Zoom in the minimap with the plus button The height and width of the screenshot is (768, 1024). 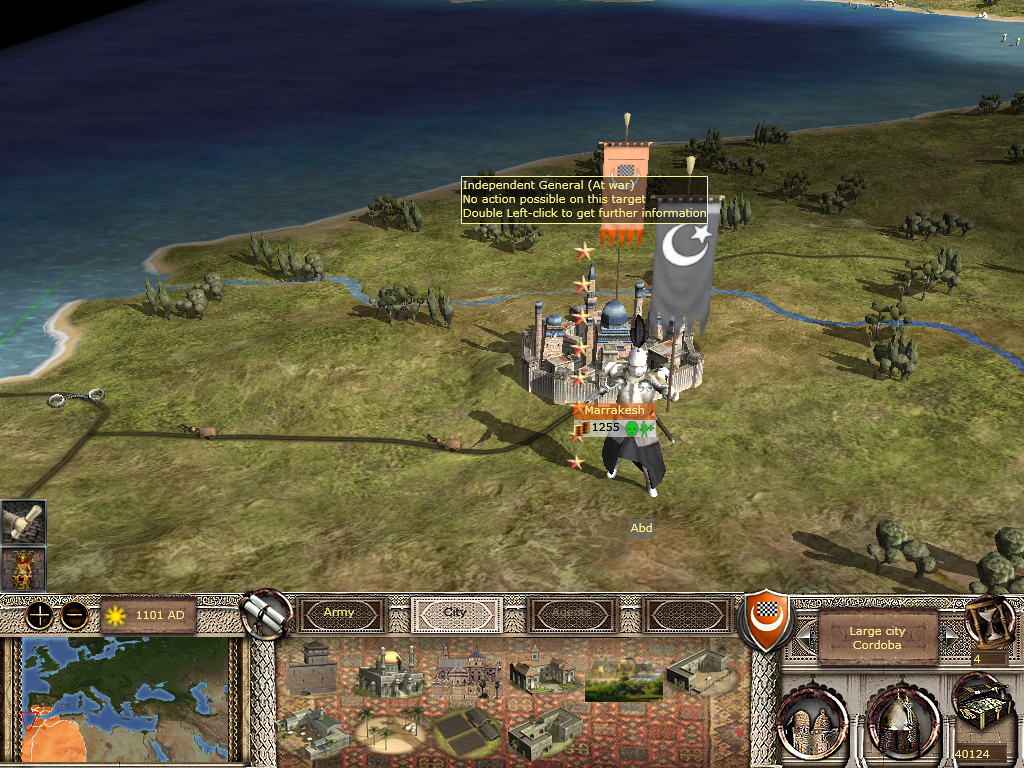[x=39, y=615]
